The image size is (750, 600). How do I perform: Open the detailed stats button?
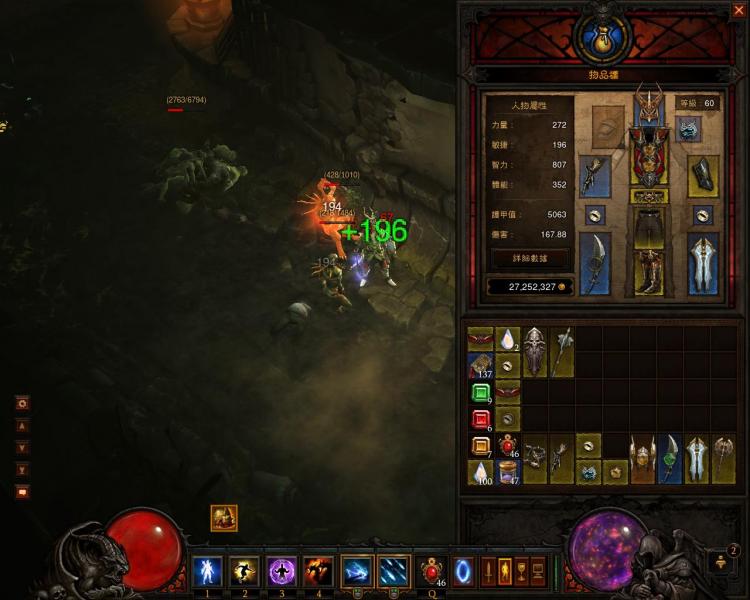pos(530,259)
